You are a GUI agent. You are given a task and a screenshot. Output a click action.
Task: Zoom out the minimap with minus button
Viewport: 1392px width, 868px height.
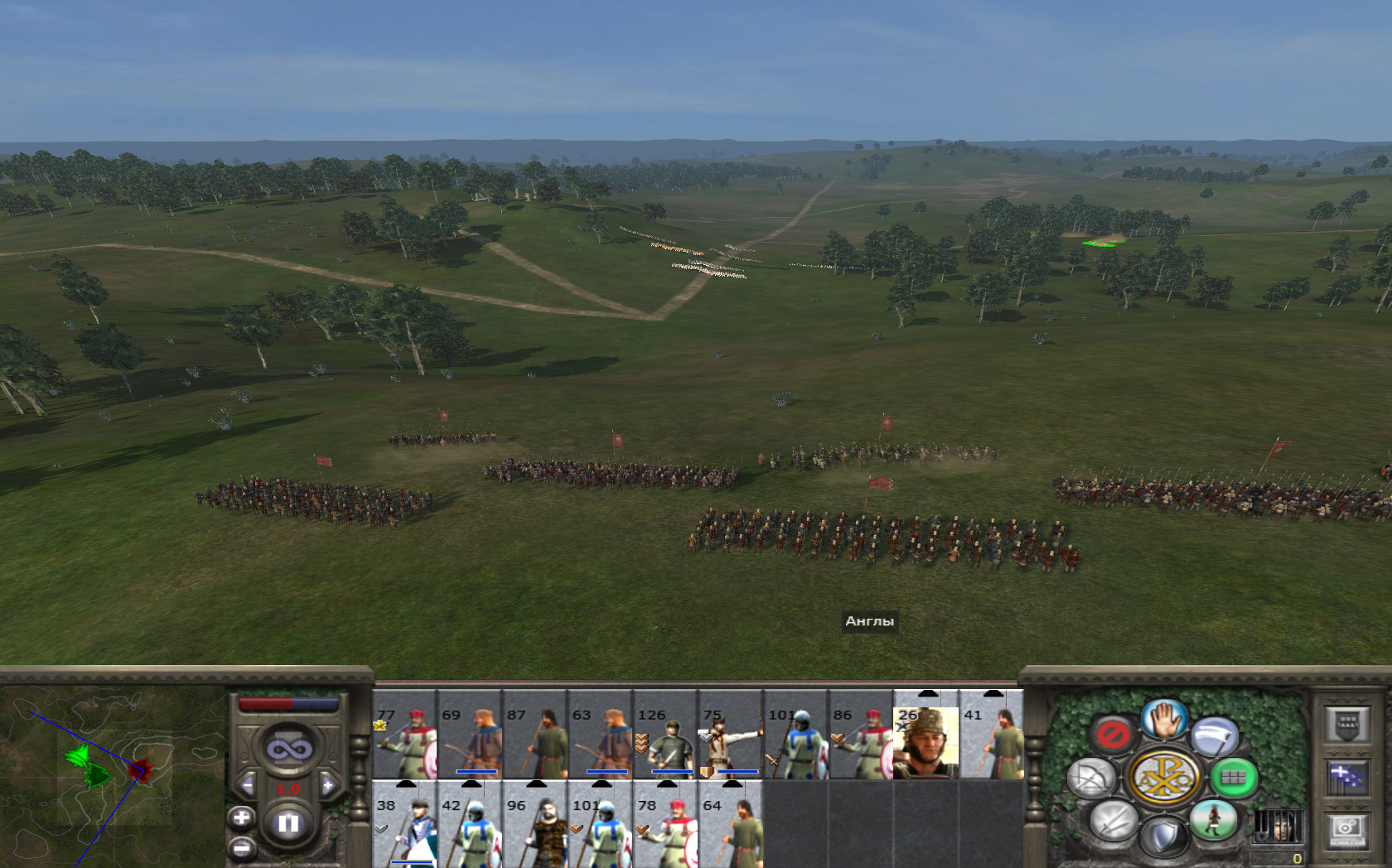coord(241,848)
